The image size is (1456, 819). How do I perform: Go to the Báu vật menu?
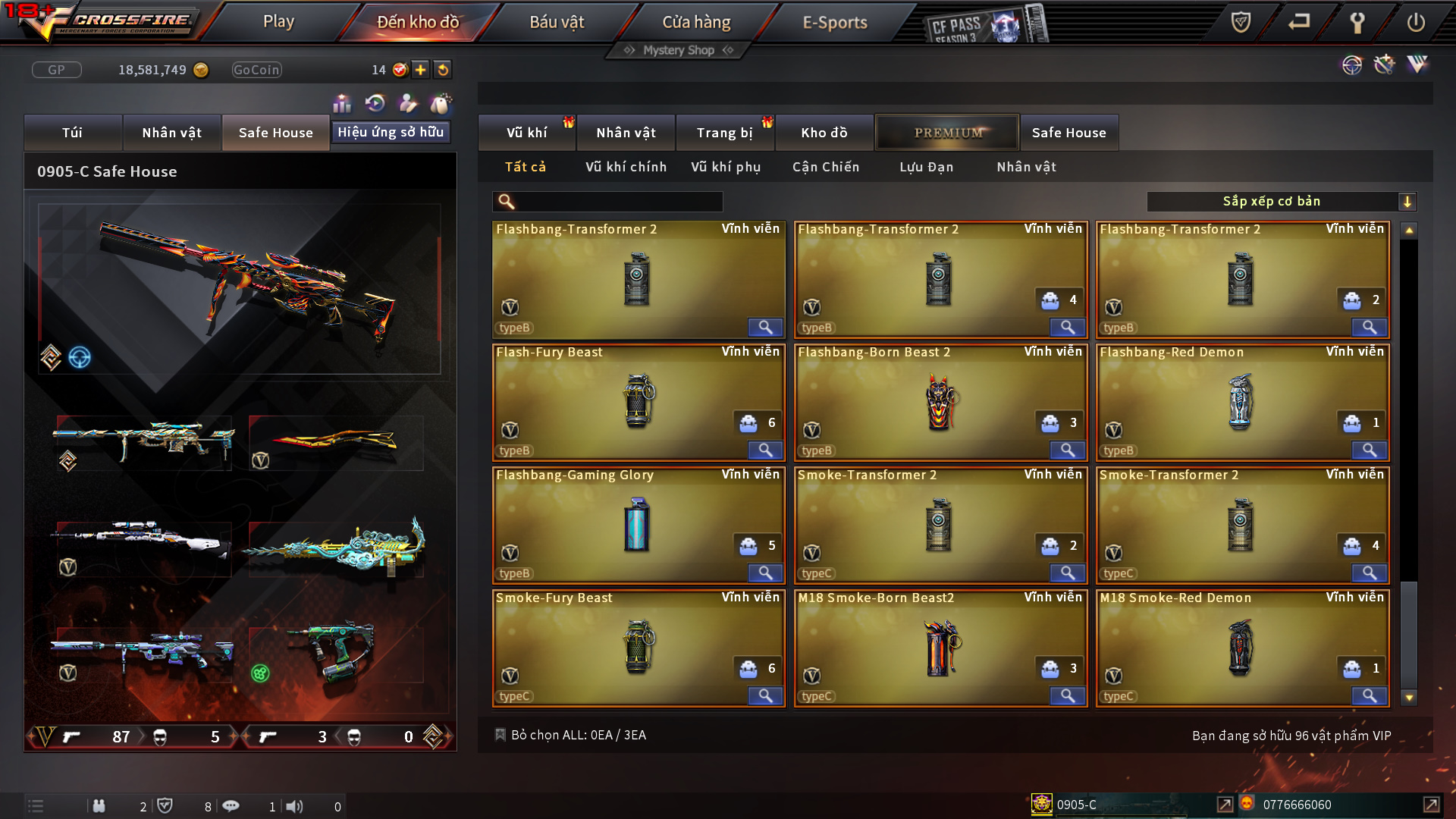(557, 22)
